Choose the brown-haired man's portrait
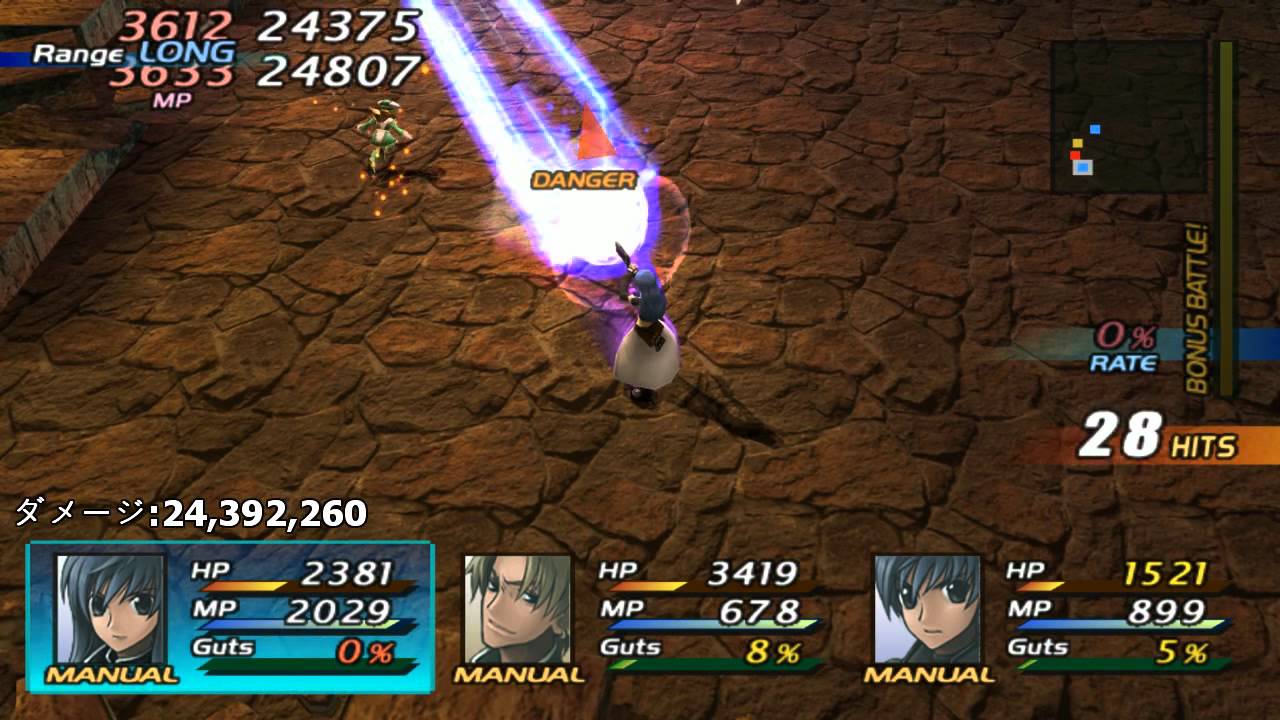1280x720 pixels. tap(517, 610)
